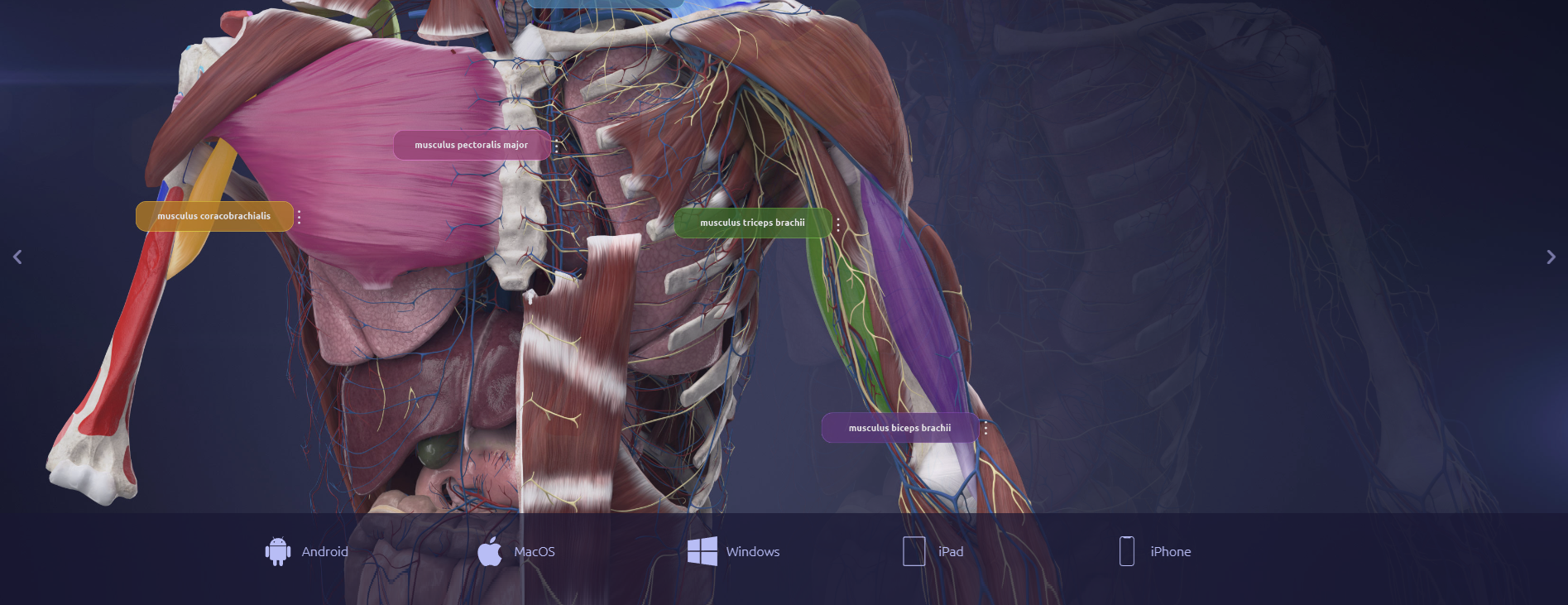Select the iPhone platform link

[x=1155, y=551]
